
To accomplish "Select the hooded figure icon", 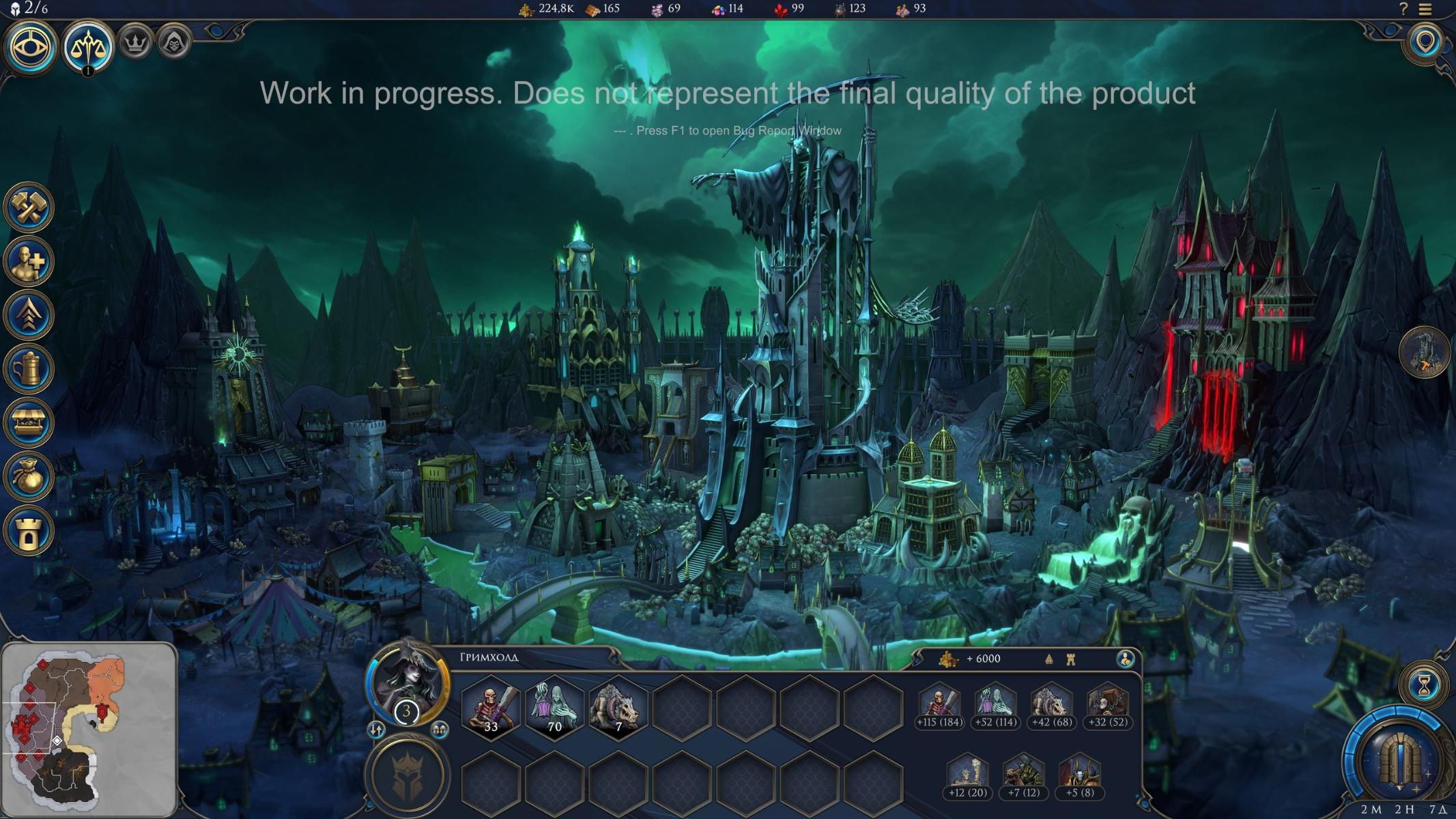I will click(173, 44).
